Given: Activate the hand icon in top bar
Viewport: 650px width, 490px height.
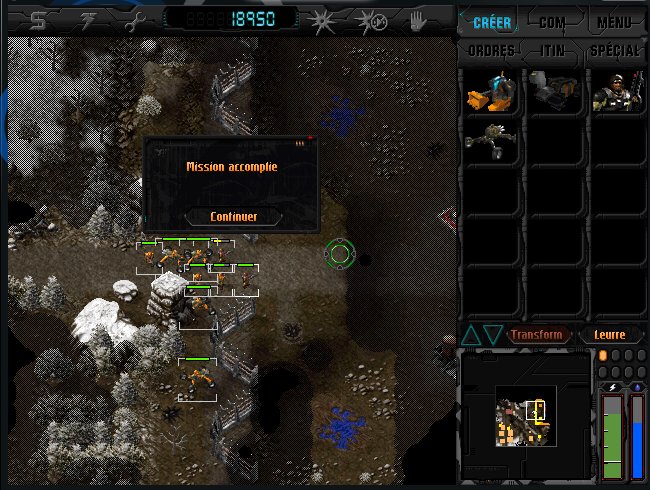Looking at the screenshot, I should point(417,19).
